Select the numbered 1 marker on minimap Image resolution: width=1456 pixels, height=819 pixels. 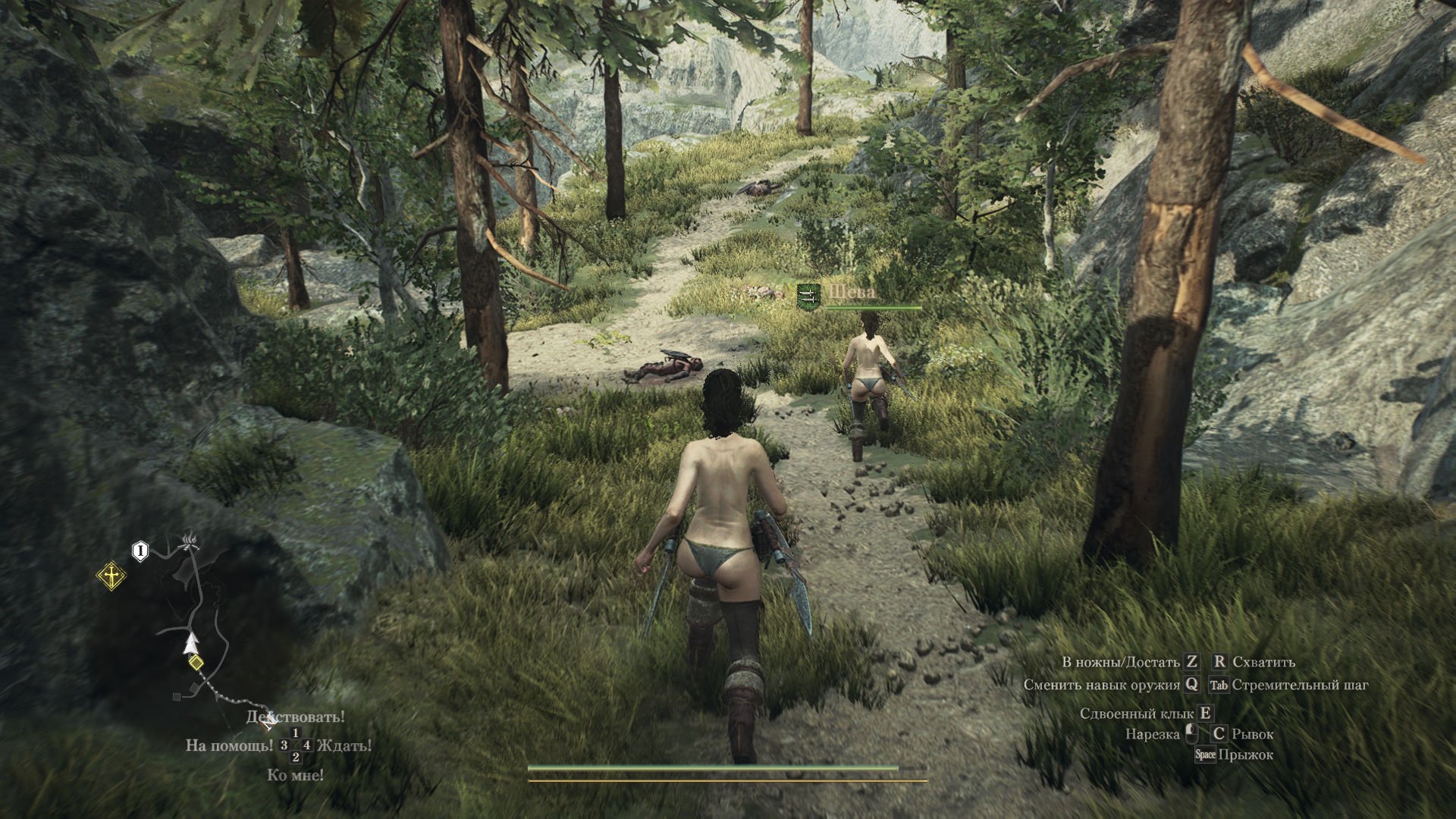(140, 551)
